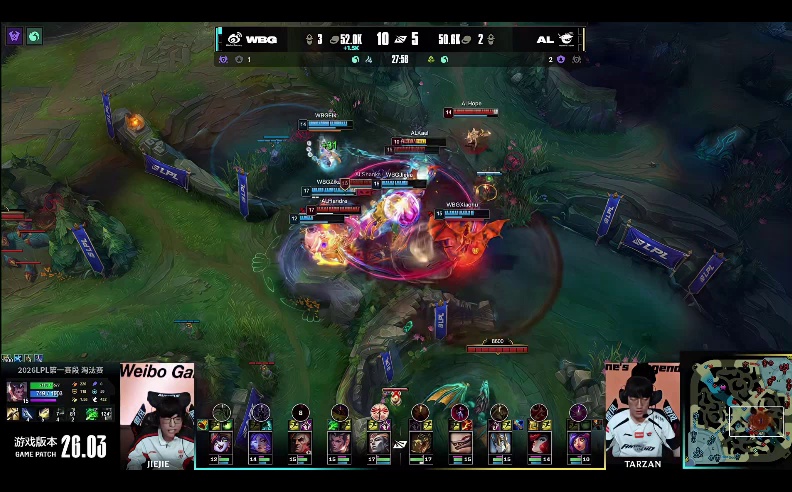792x492 pixels.
Task: Select the WBG team logo on scoreboard
Action: [x=234, y=39]
